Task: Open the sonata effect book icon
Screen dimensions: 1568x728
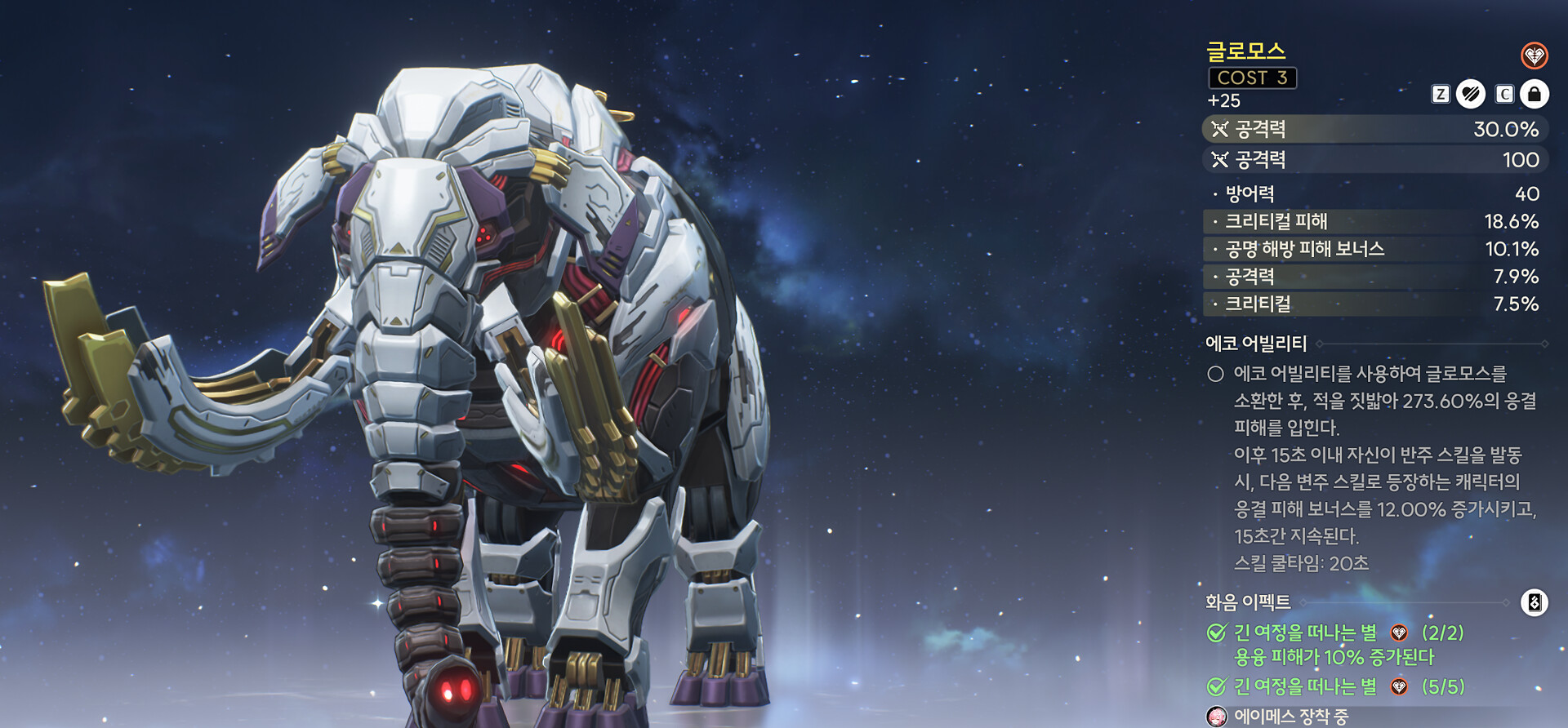Action: 1534,603
